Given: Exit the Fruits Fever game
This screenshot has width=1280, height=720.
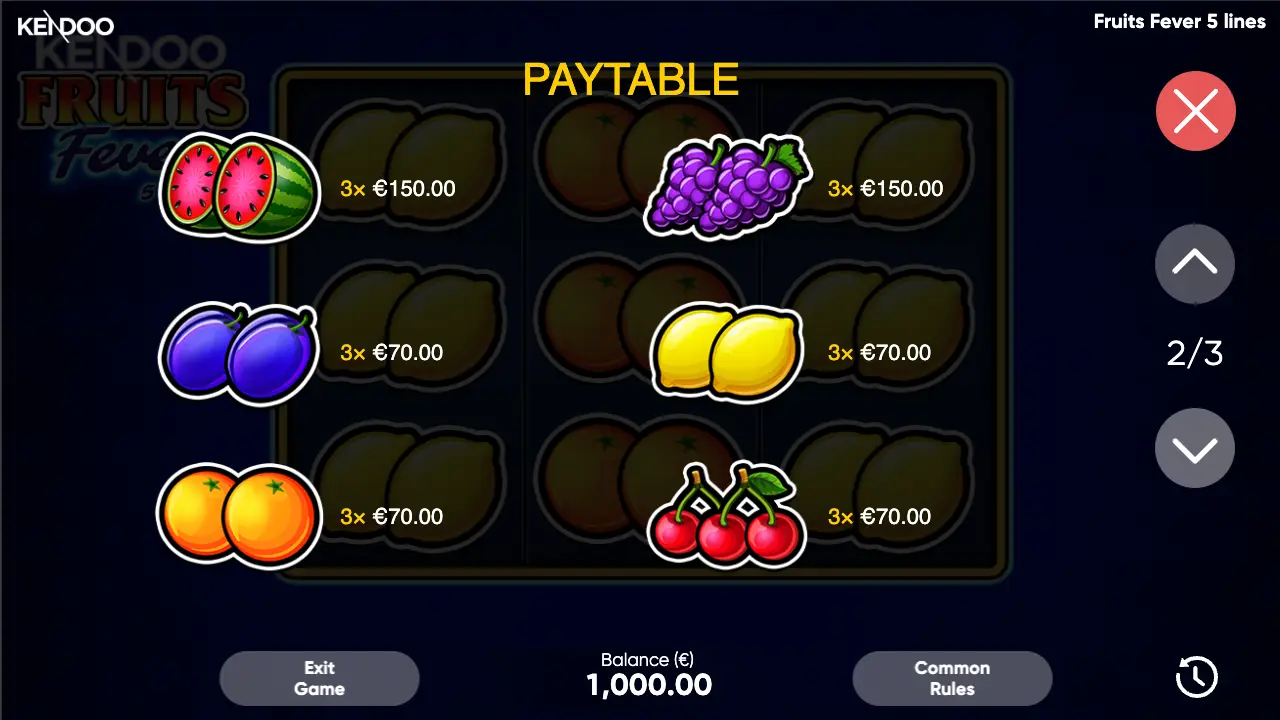Looking at the screenshot, I should (319, 677).
